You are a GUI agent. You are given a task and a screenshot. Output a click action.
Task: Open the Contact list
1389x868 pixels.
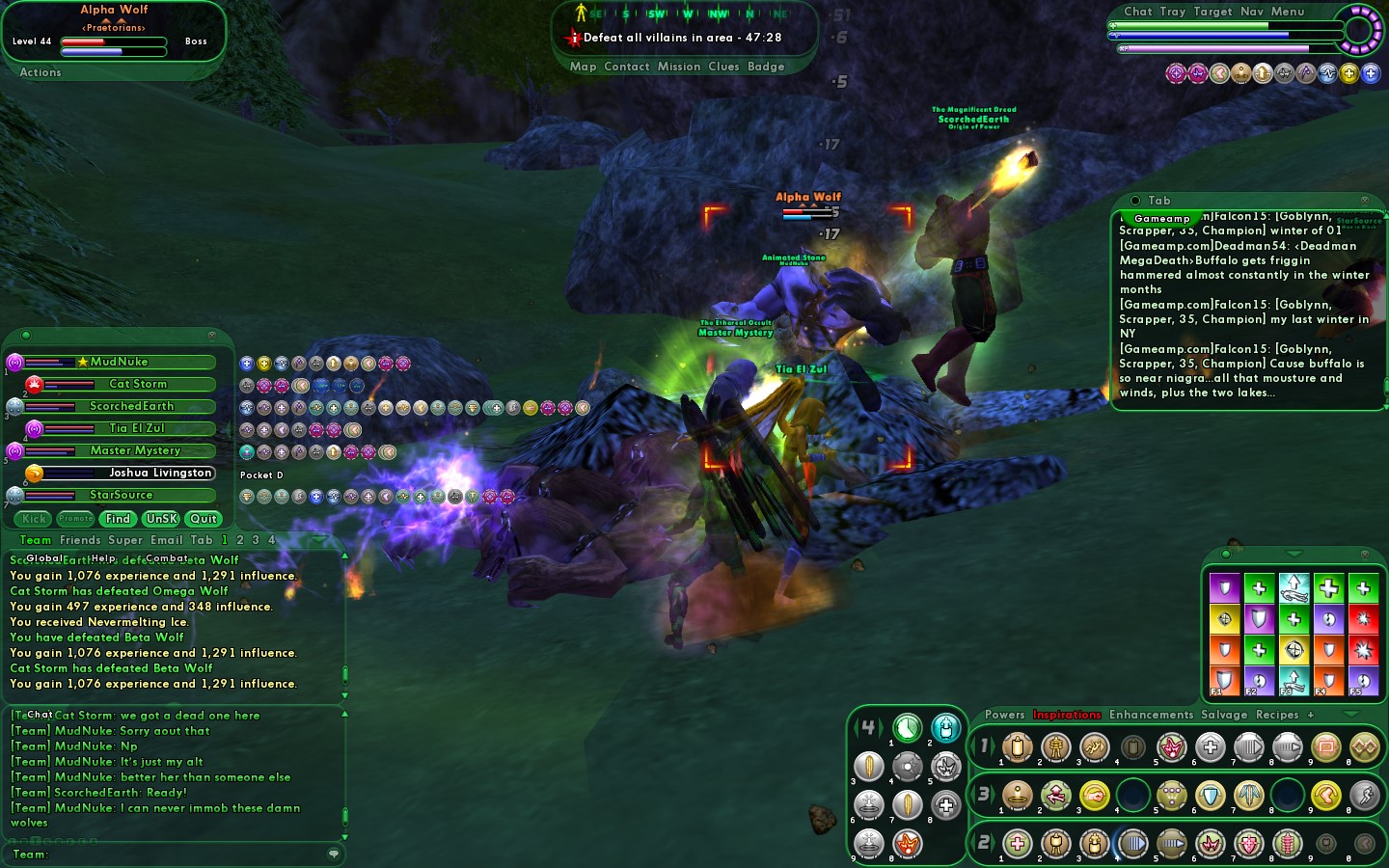coord(626,67)
